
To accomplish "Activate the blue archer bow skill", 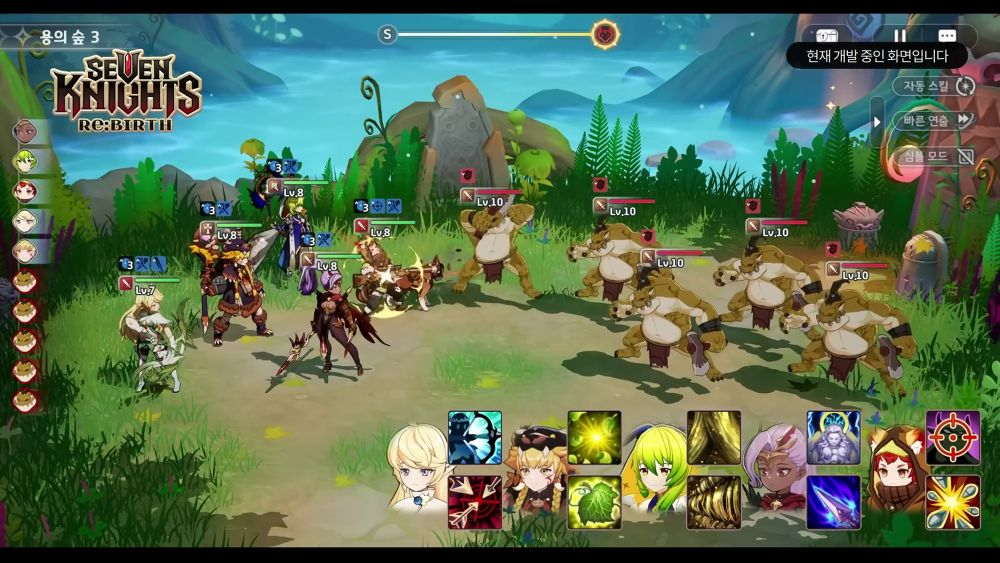I will [475, 437].
